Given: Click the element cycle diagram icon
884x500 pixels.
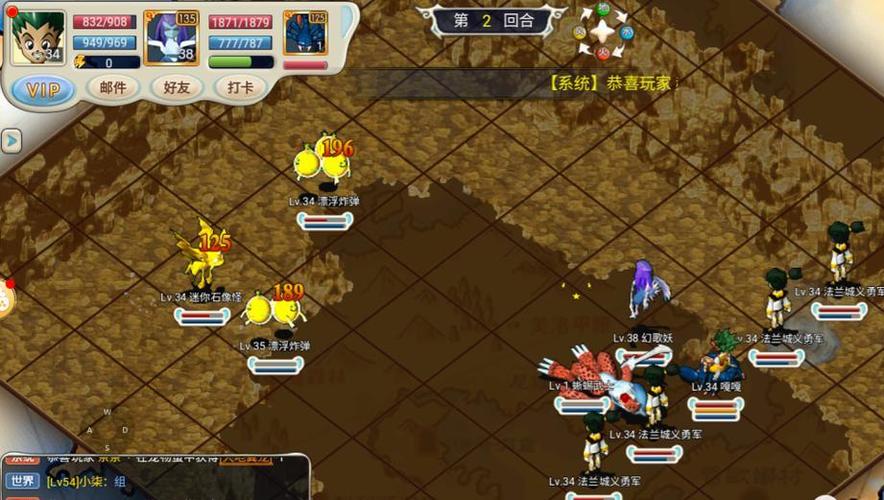Looking at the screenshot, I should pos(601,30).
